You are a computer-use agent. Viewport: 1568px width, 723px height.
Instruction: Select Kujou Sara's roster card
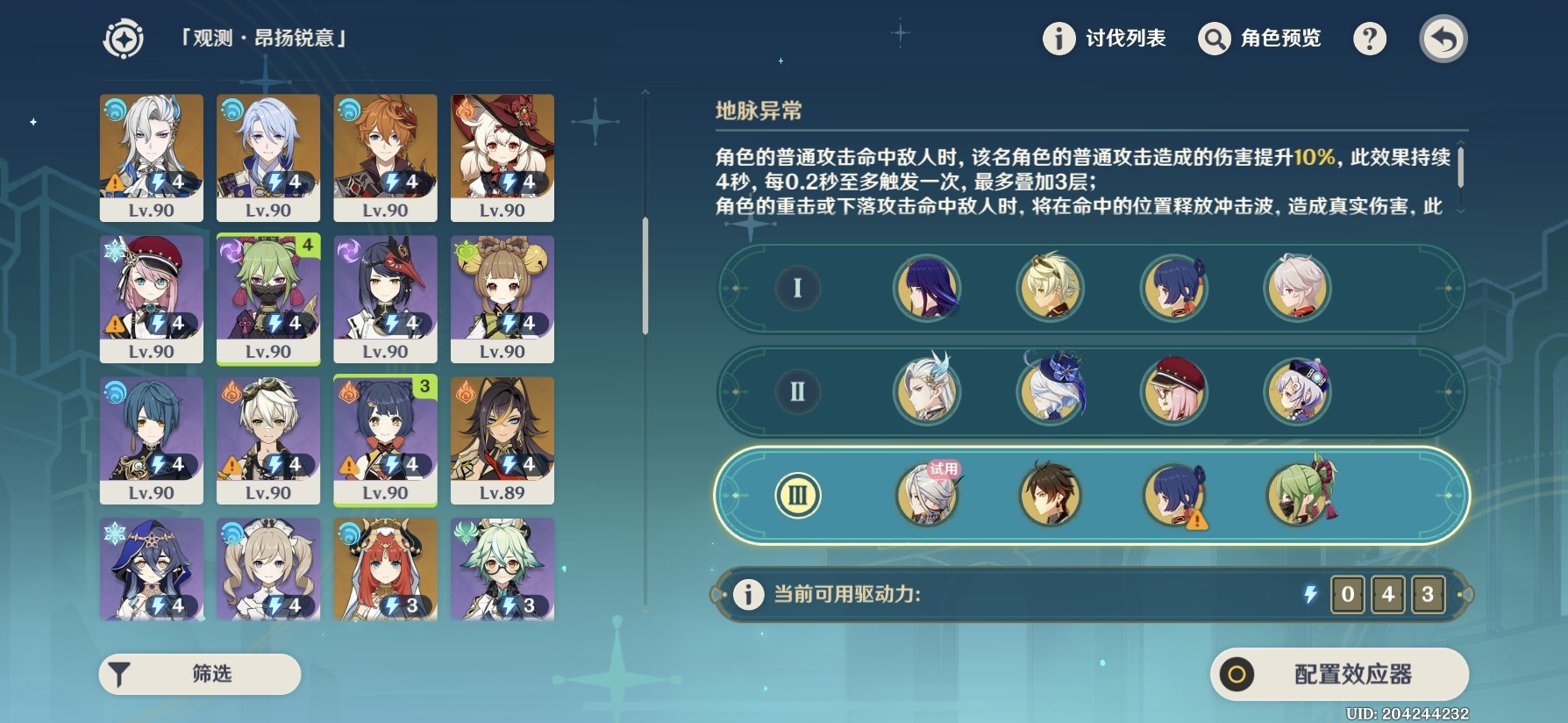pyautogui.click(x=385, y=298)
